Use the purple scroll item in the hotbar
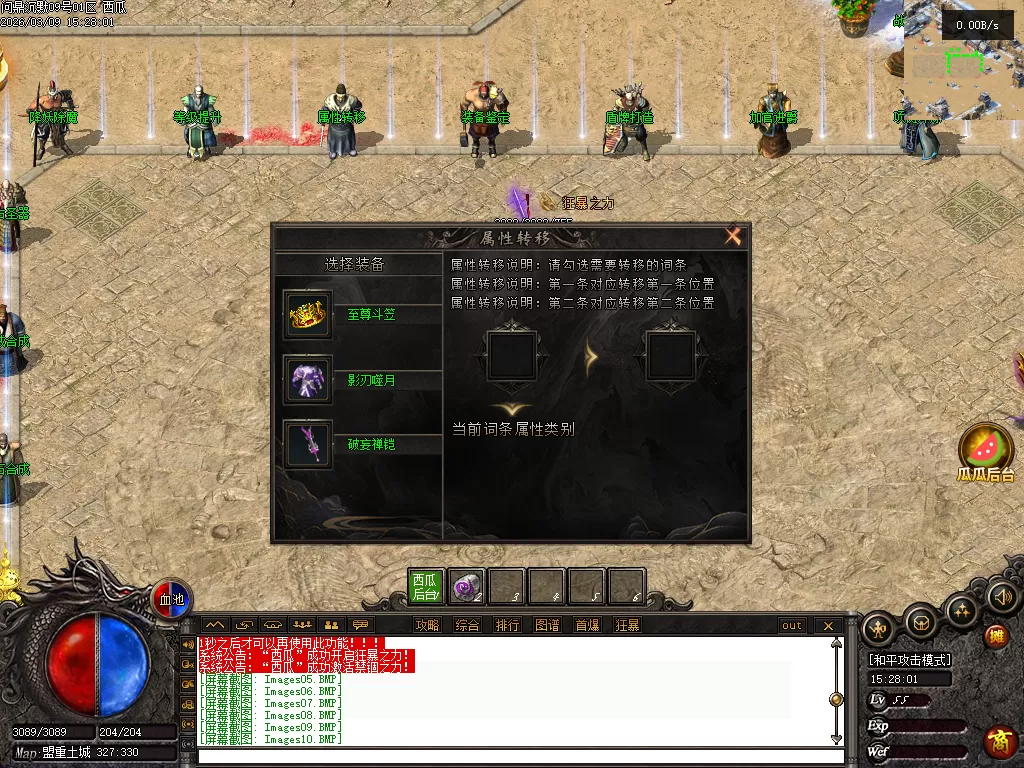1024x768 pixels. click(466, 587)
